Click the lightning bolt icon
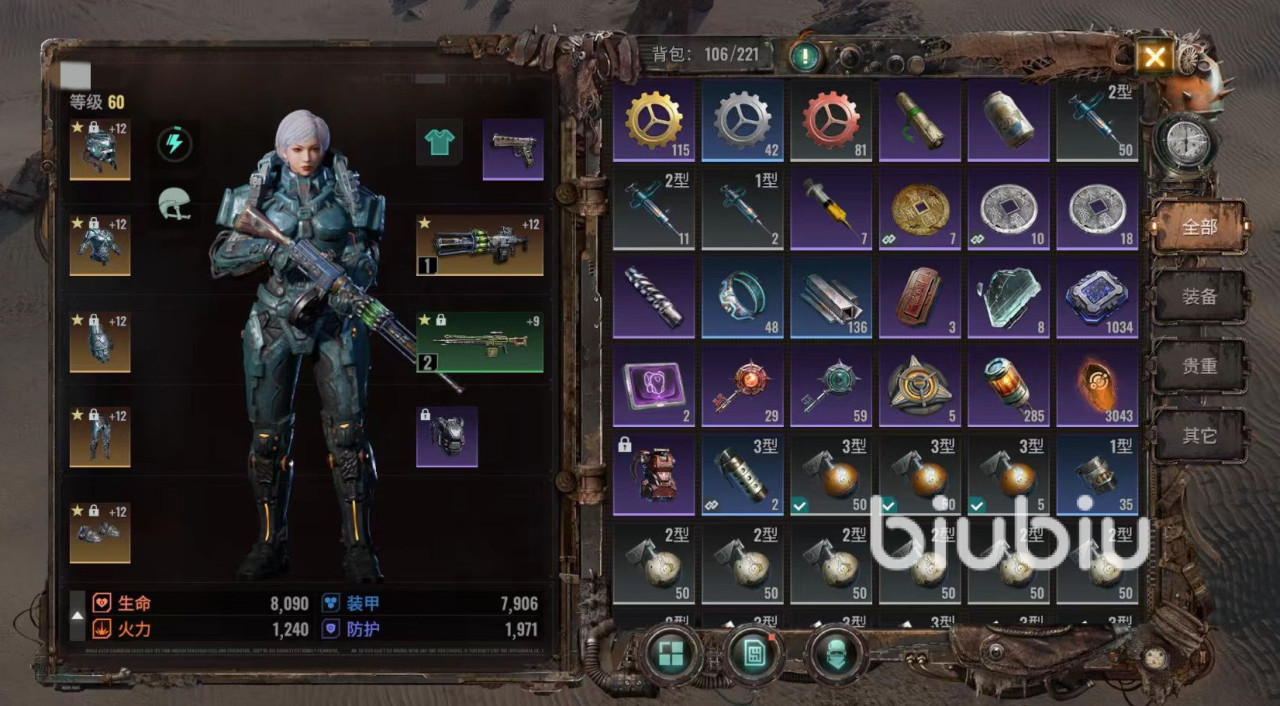The image size is (1280, 706). (175, 144)
